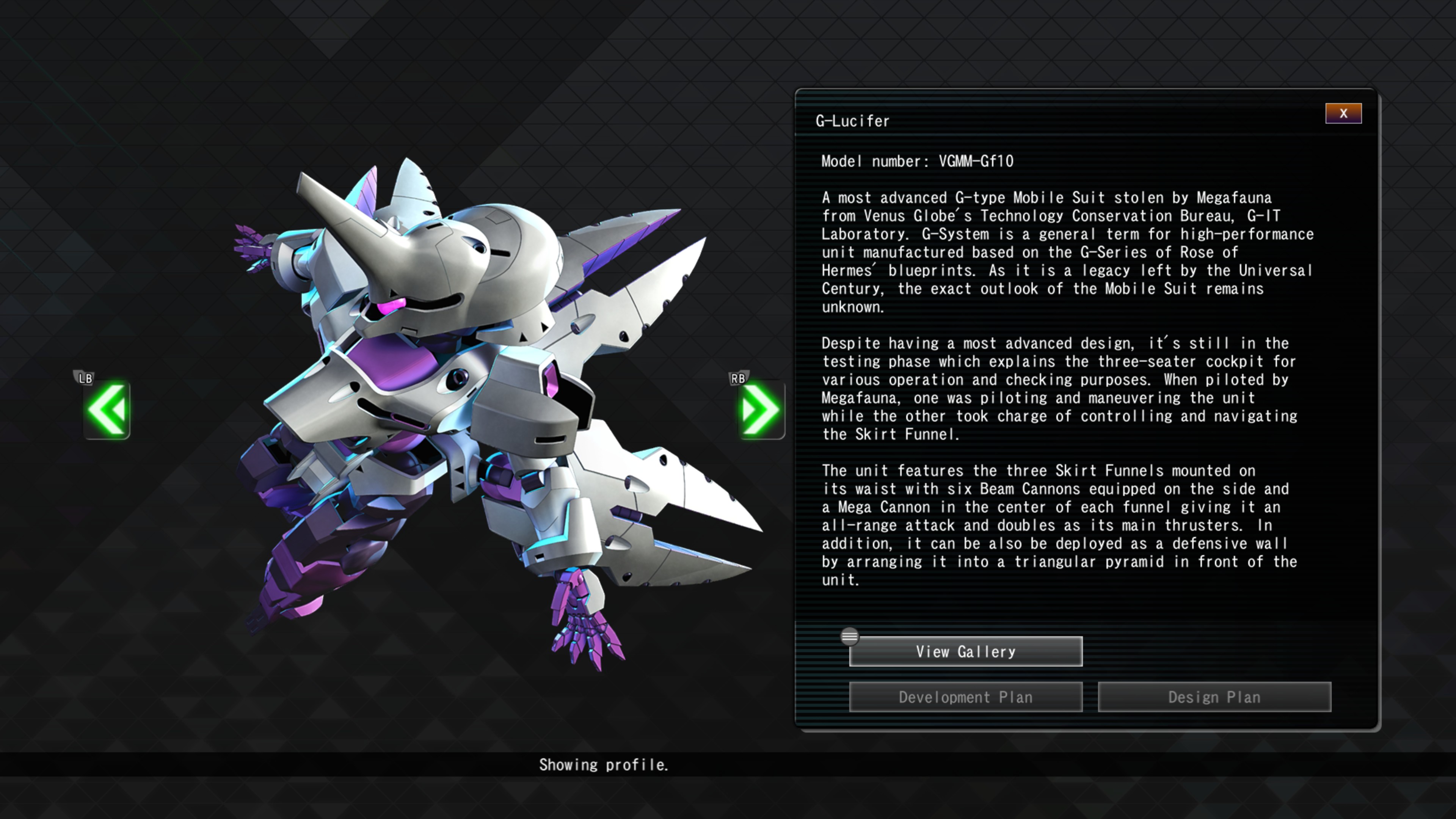Open the Development Plan
The width and height of the screenshot is (1456, 819).
(965, 697)
